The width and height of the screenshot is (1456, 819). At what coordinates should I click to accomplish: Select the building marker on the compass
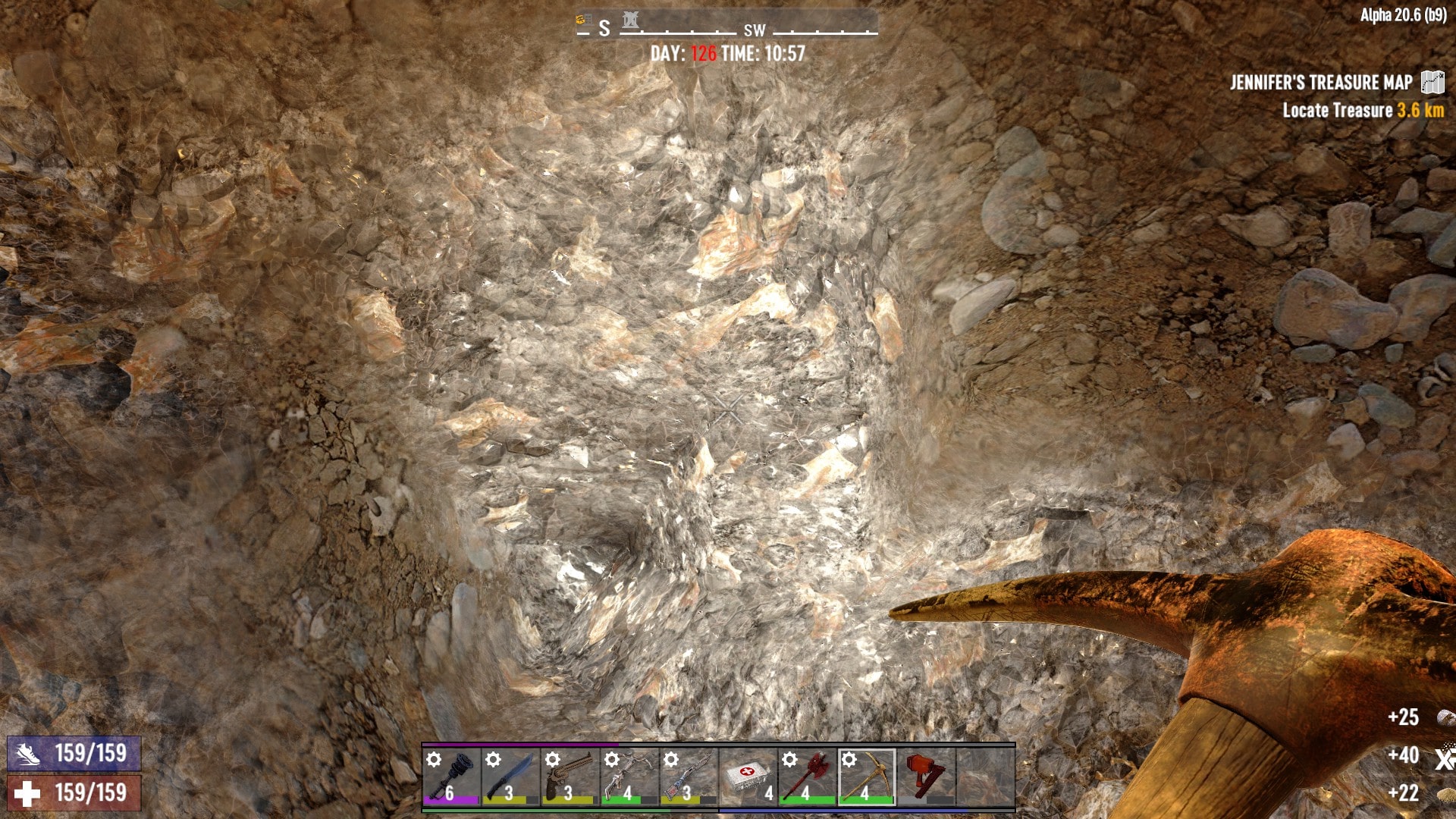click(x=630, y=20)
